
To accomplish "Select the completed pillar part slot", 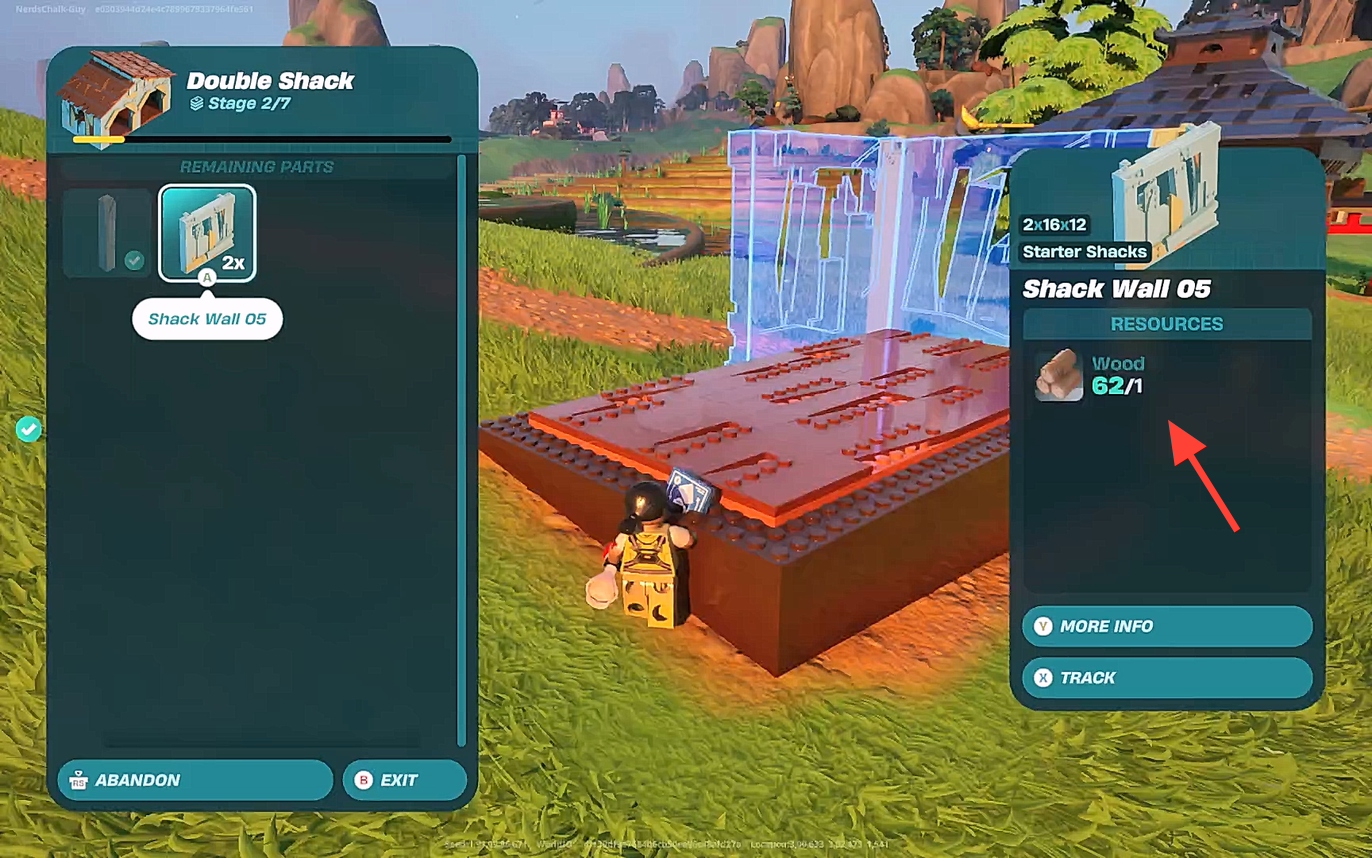I will [x=108, y=233].
